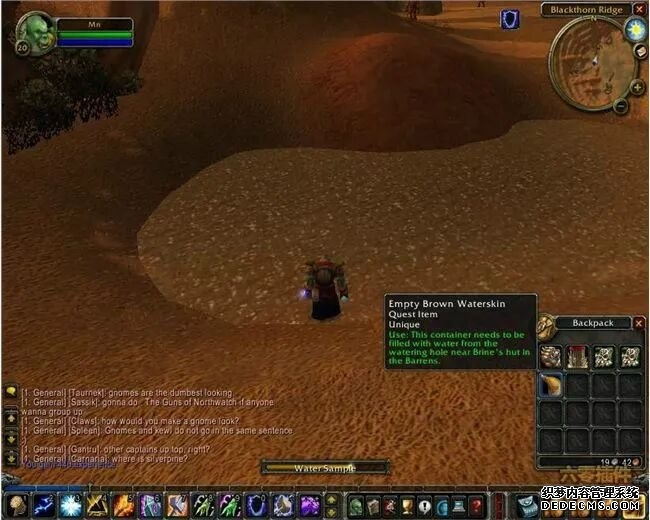
Task: Click the action bar page up arrow
Action: point(332,498)
